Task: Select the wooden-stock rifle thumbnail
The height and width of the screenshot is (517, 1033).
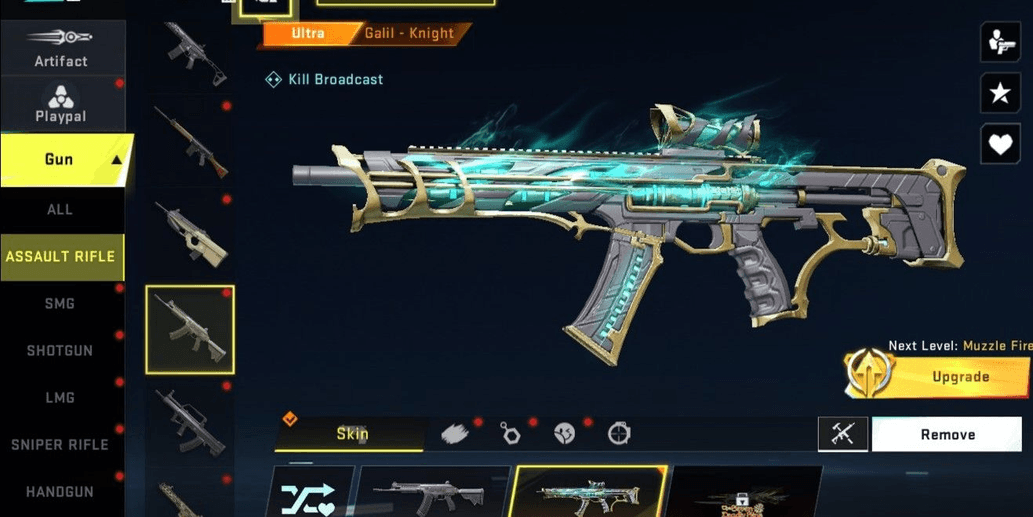Action: click(x=190, y=140)
